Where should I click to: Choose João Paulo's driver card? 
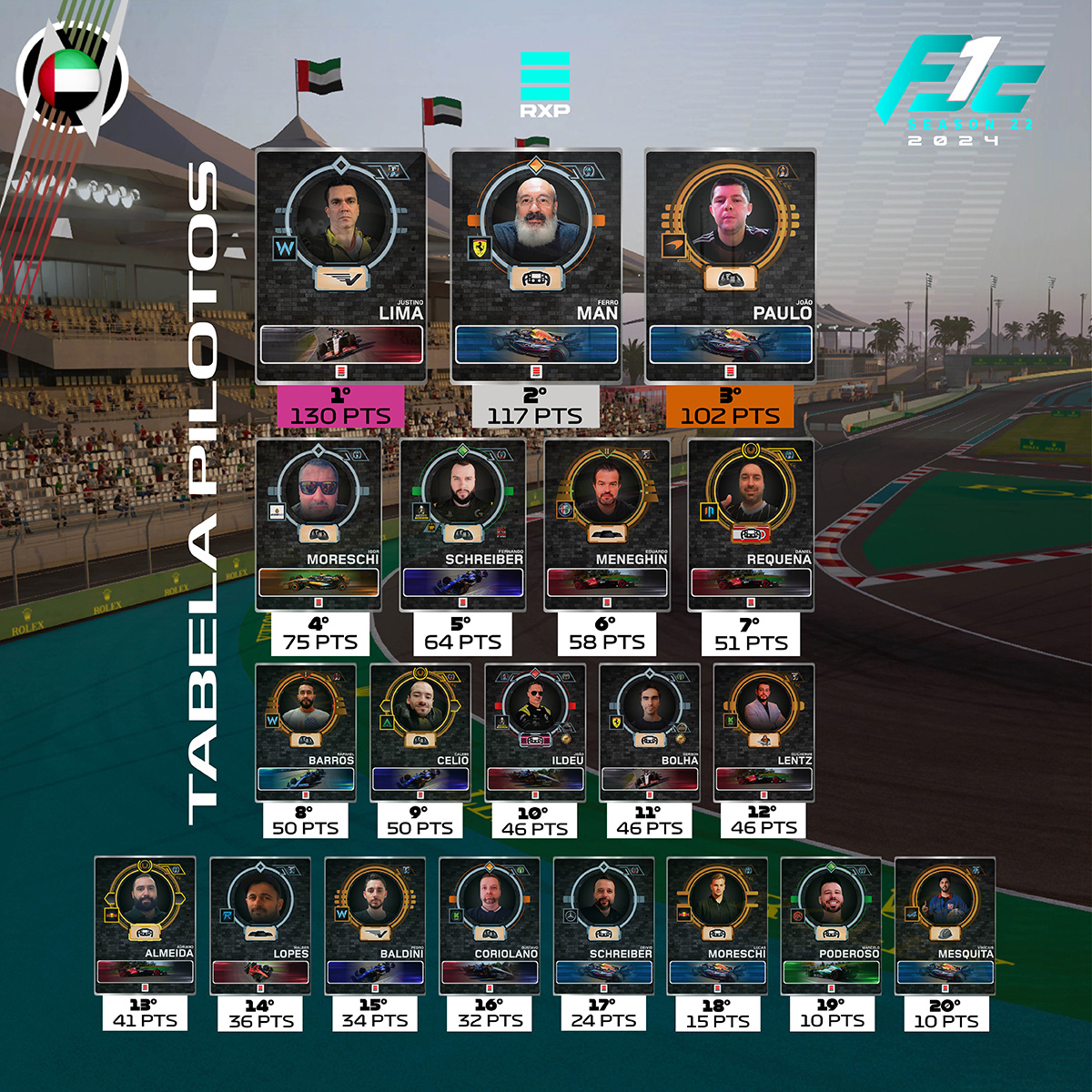click(x=730, y=266)
